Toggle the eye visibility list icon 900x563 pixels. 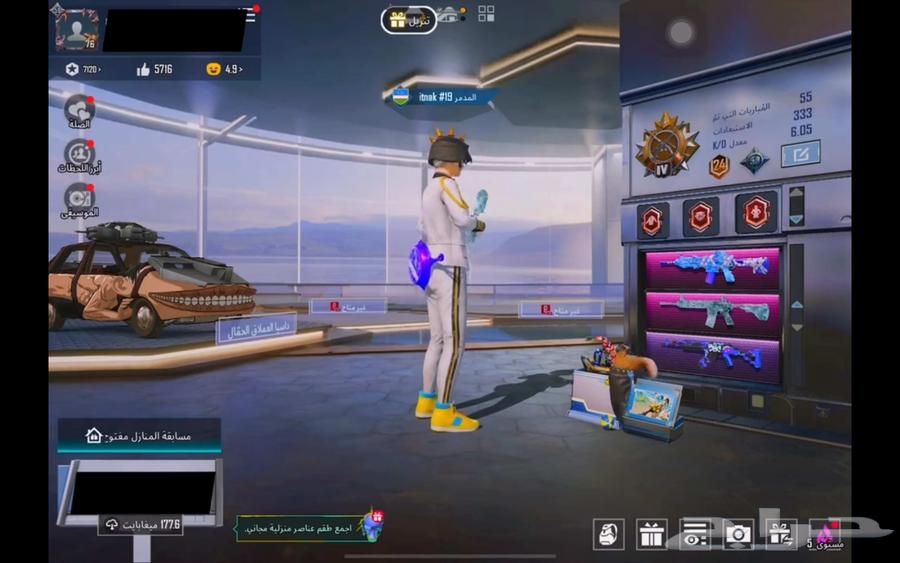tap(695, 534)
